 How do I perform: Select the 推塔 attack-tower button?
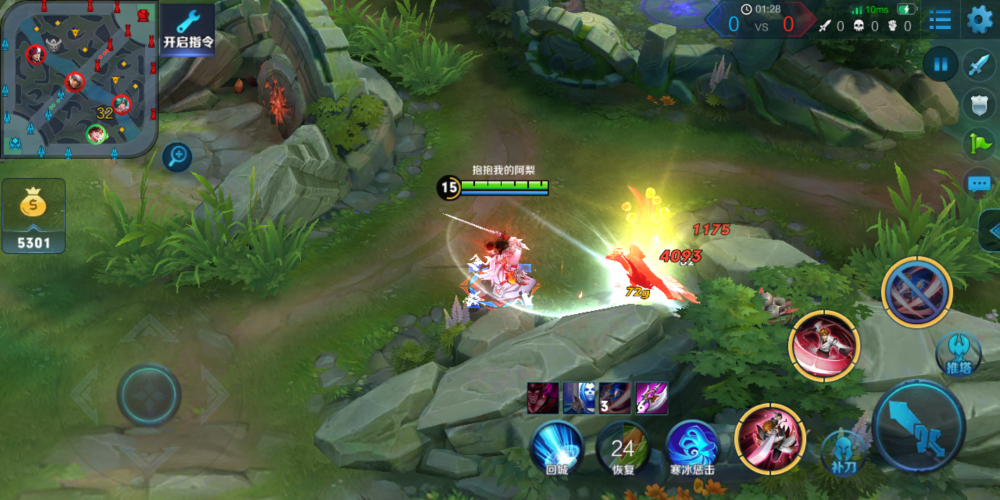point(957,352)
